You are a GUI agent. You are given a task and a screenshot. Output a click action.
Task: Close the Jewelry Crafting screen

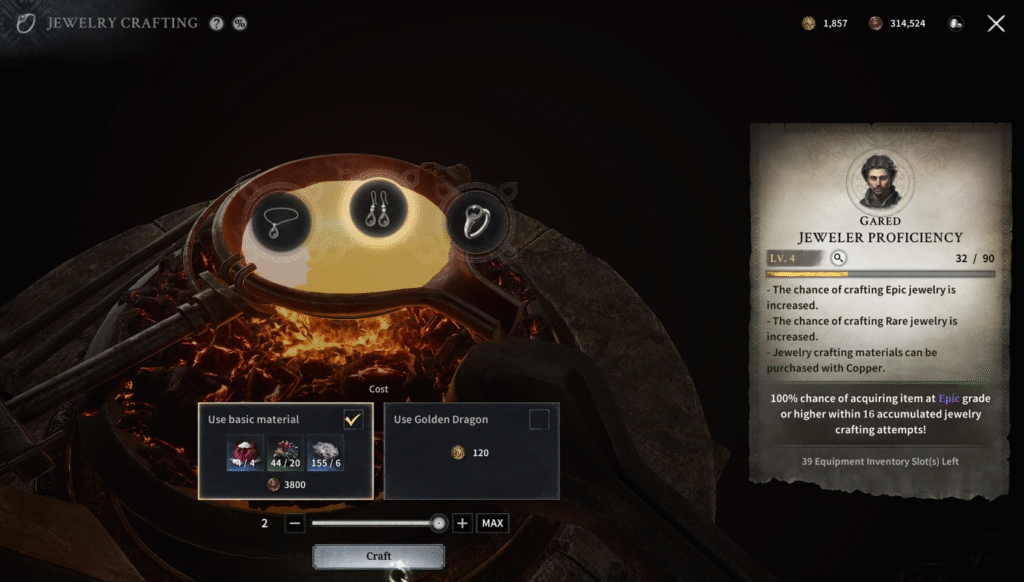[x=996, y=23]
